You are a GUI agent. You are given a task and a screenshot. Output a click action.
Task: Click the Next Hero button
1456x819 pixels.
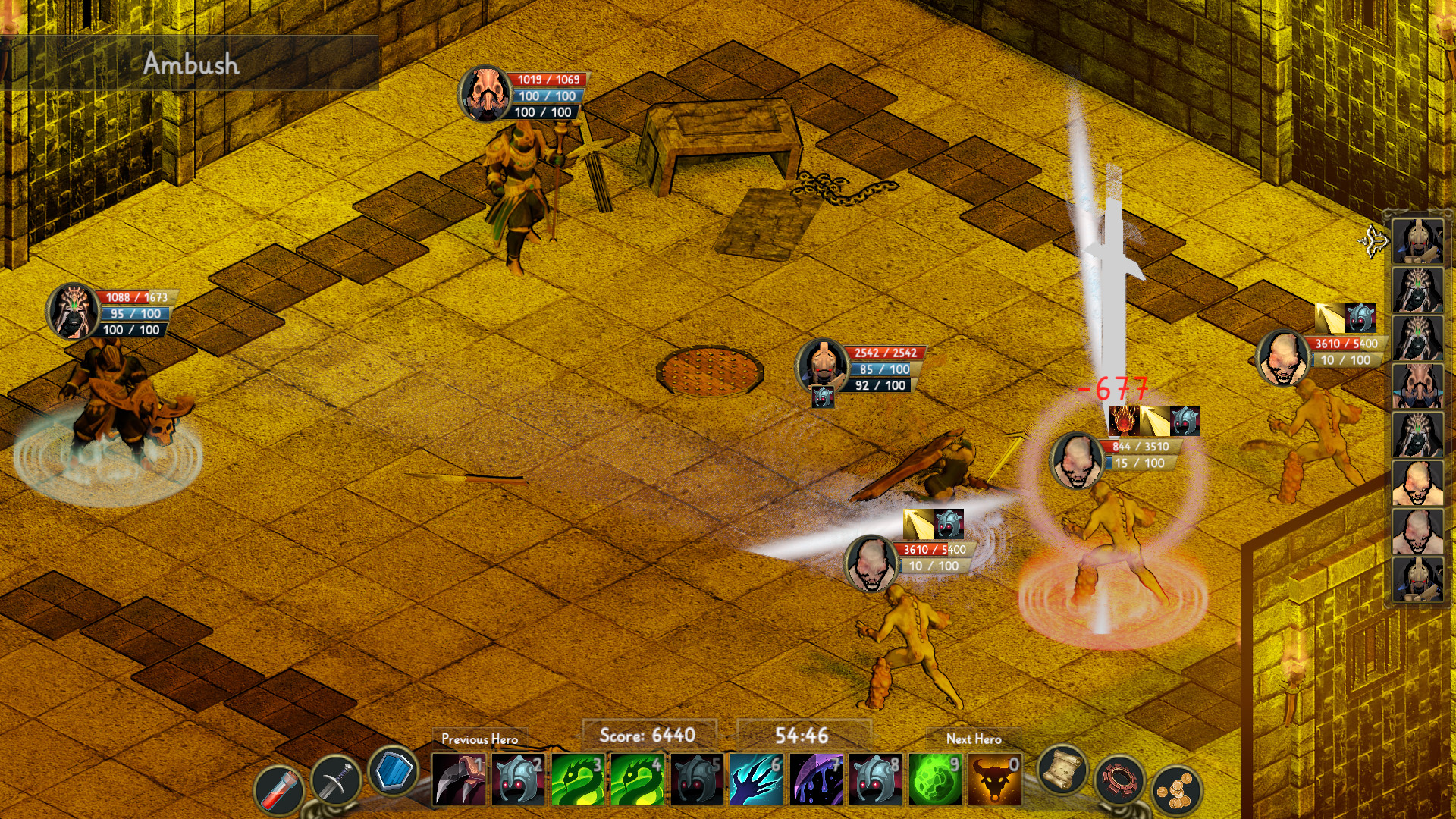[x=973, y=739]
